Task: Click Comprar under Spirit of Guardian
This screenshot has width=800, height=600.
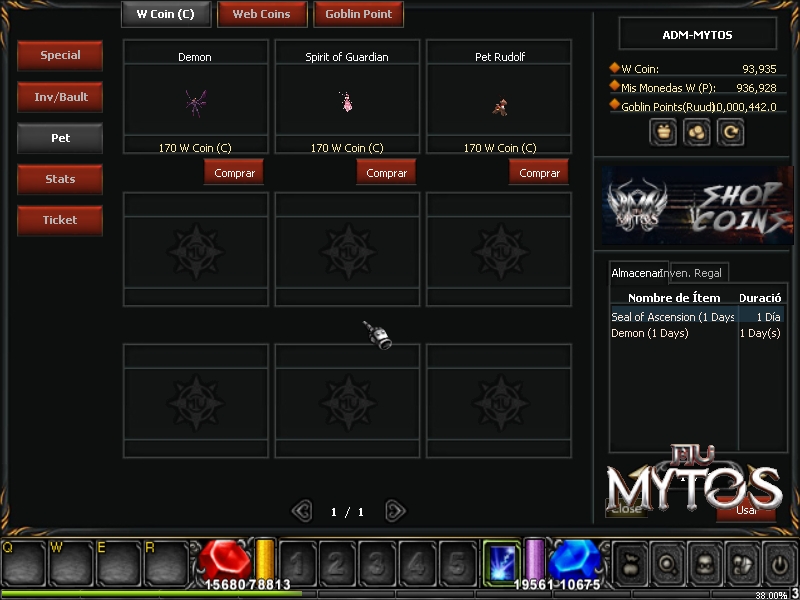Action: (386, 173)
